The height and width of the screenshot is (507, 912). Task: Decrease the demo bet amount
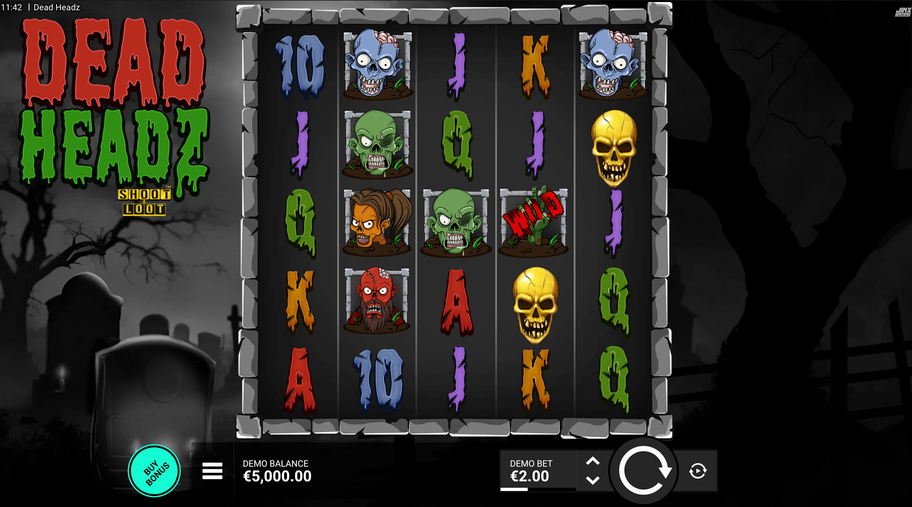tap(592, 480)
